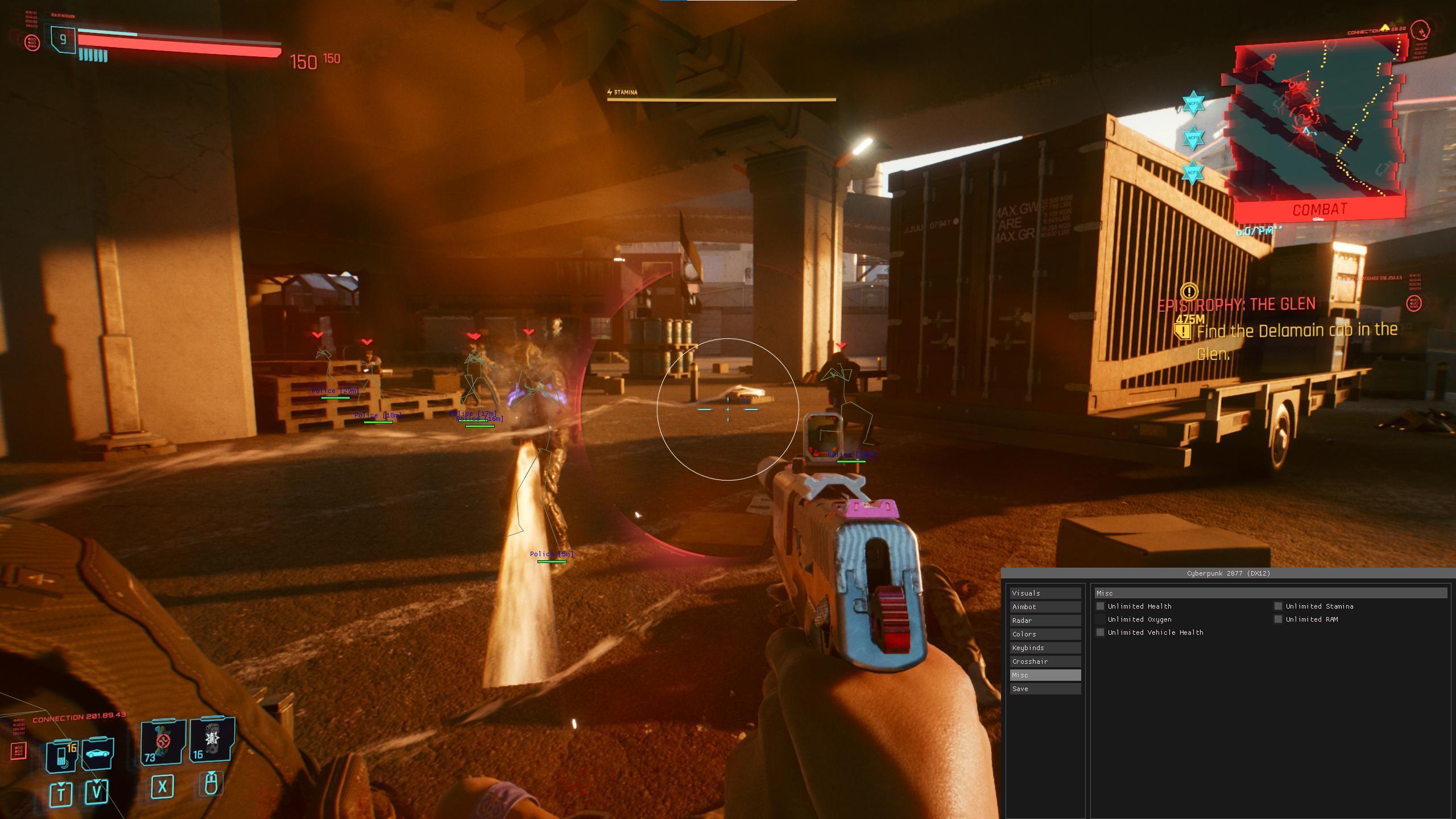Image resolution: width=1456 pixels, height=819 pixels.
Task: Open the Colors tab
Action: pos(1045,634)
